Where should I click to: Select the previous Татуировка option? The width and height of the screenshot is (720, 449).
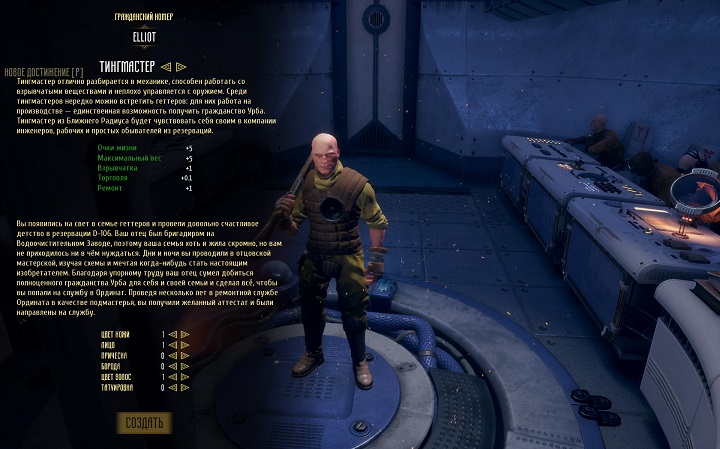click(x=172, y=389)
